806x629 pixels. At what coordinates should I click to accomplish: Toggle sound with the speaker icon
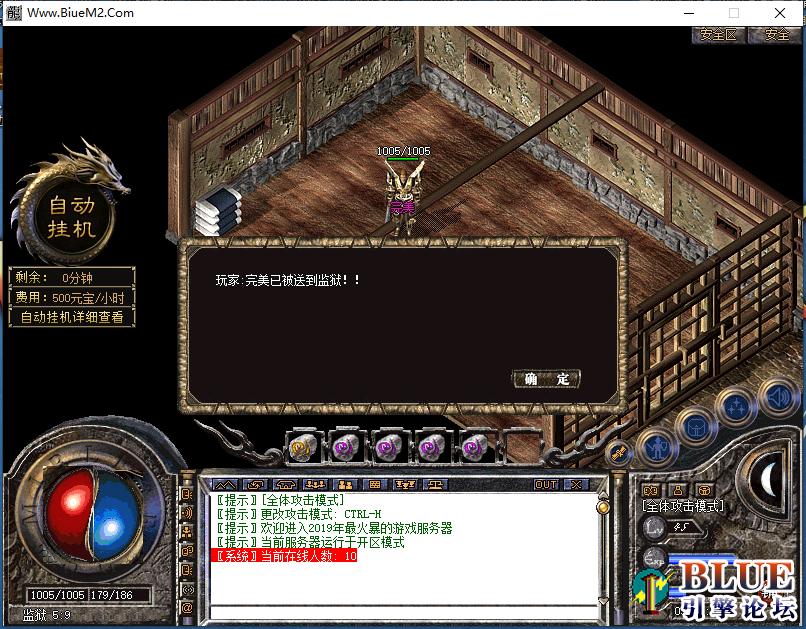pos(777,395)
